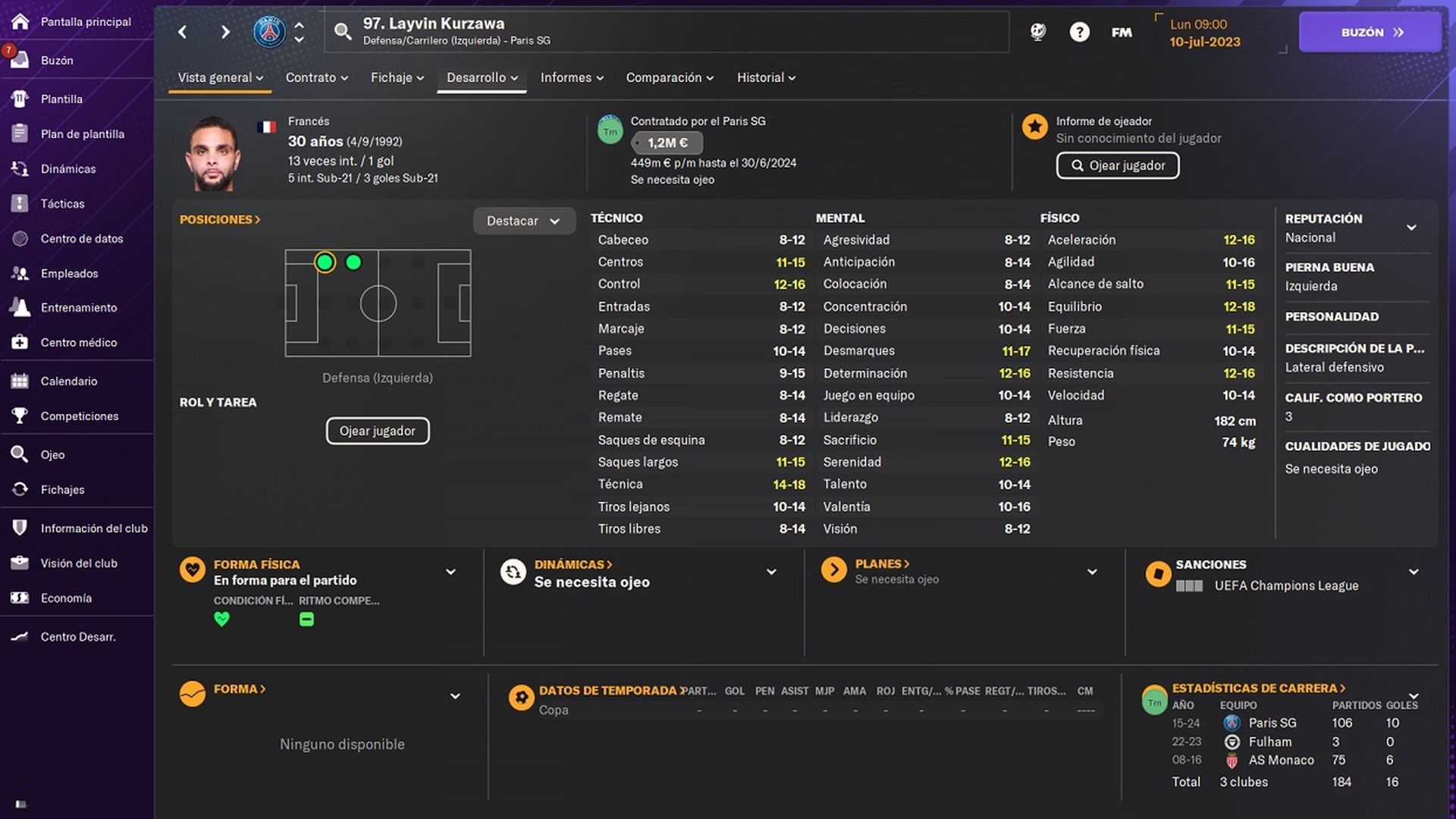
Task: Open the Centro médico panel
Action: click(76, 342)
